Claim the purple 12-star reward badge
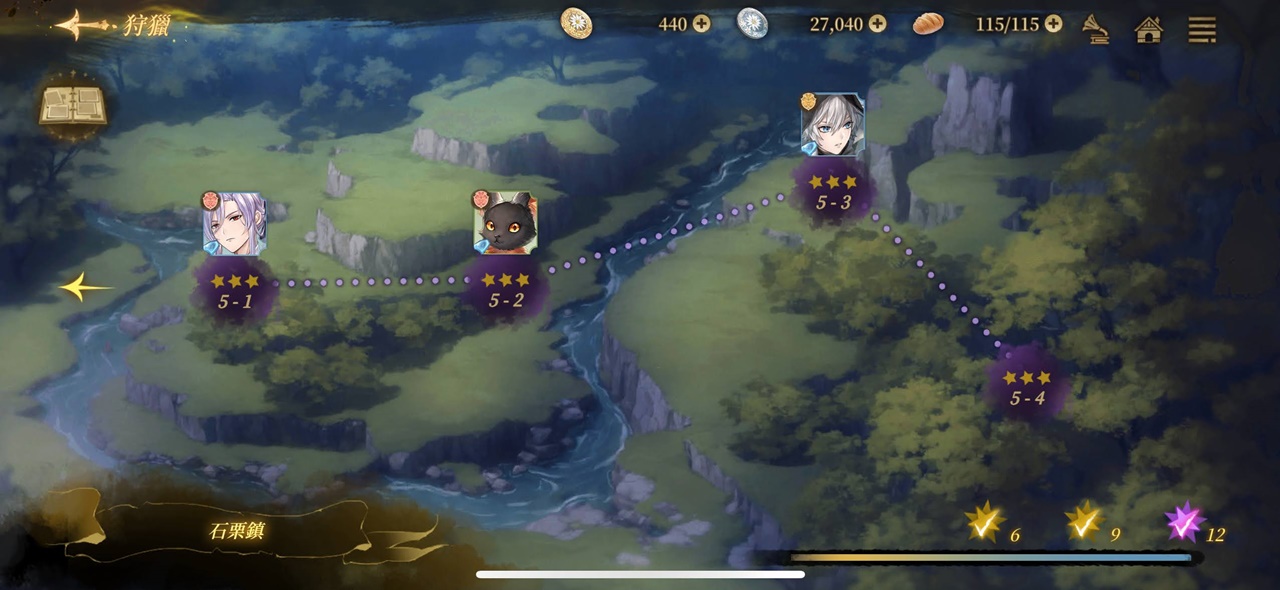Screen dimensions: 1280x590 (1184, 523)
